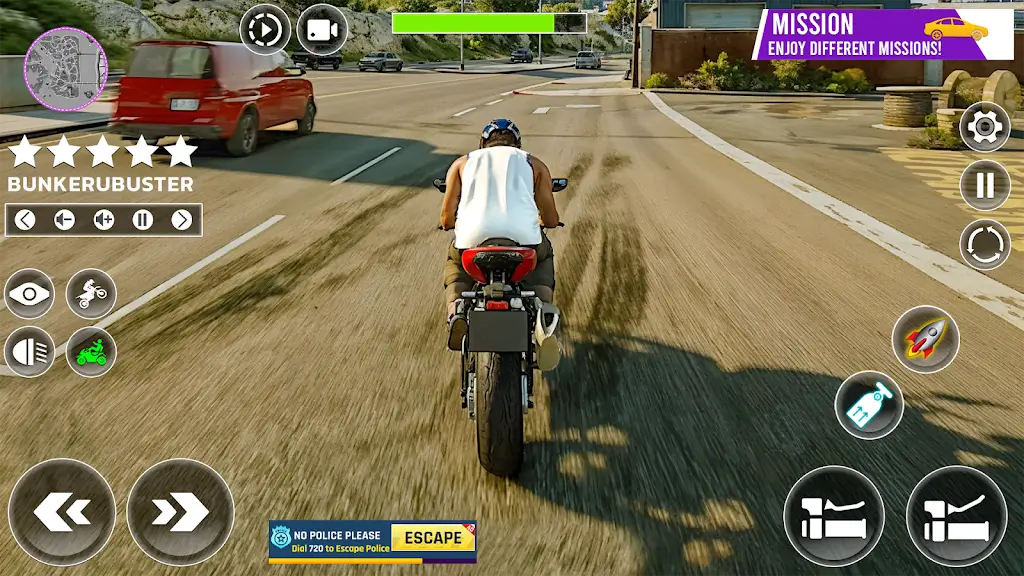1024x576 pixels.
Task: Click the yellow Escape police button
Action: [x=432, y=538]
